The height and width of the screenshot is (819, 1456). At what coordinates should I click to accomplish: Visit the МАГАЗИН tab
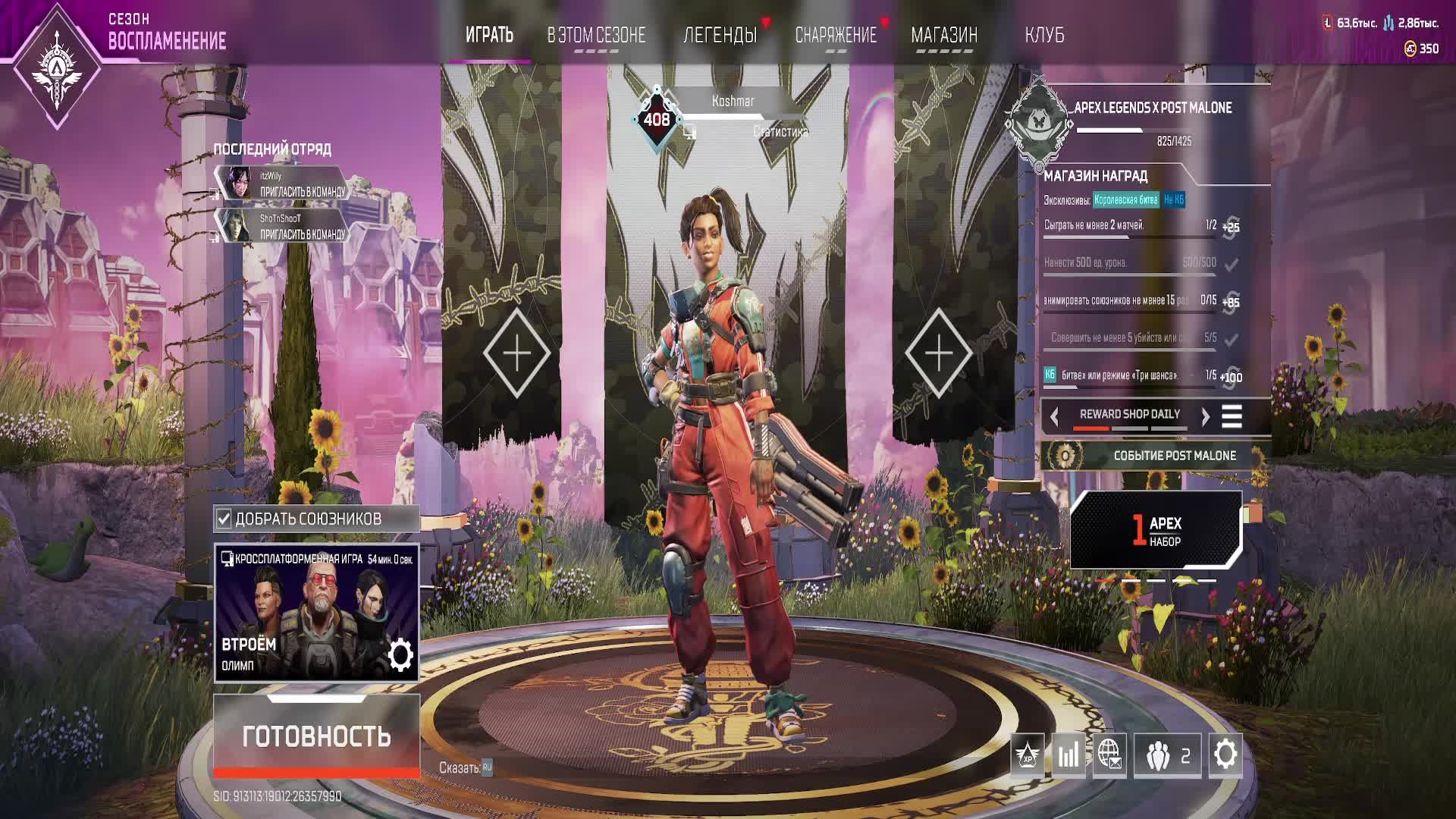944,35
